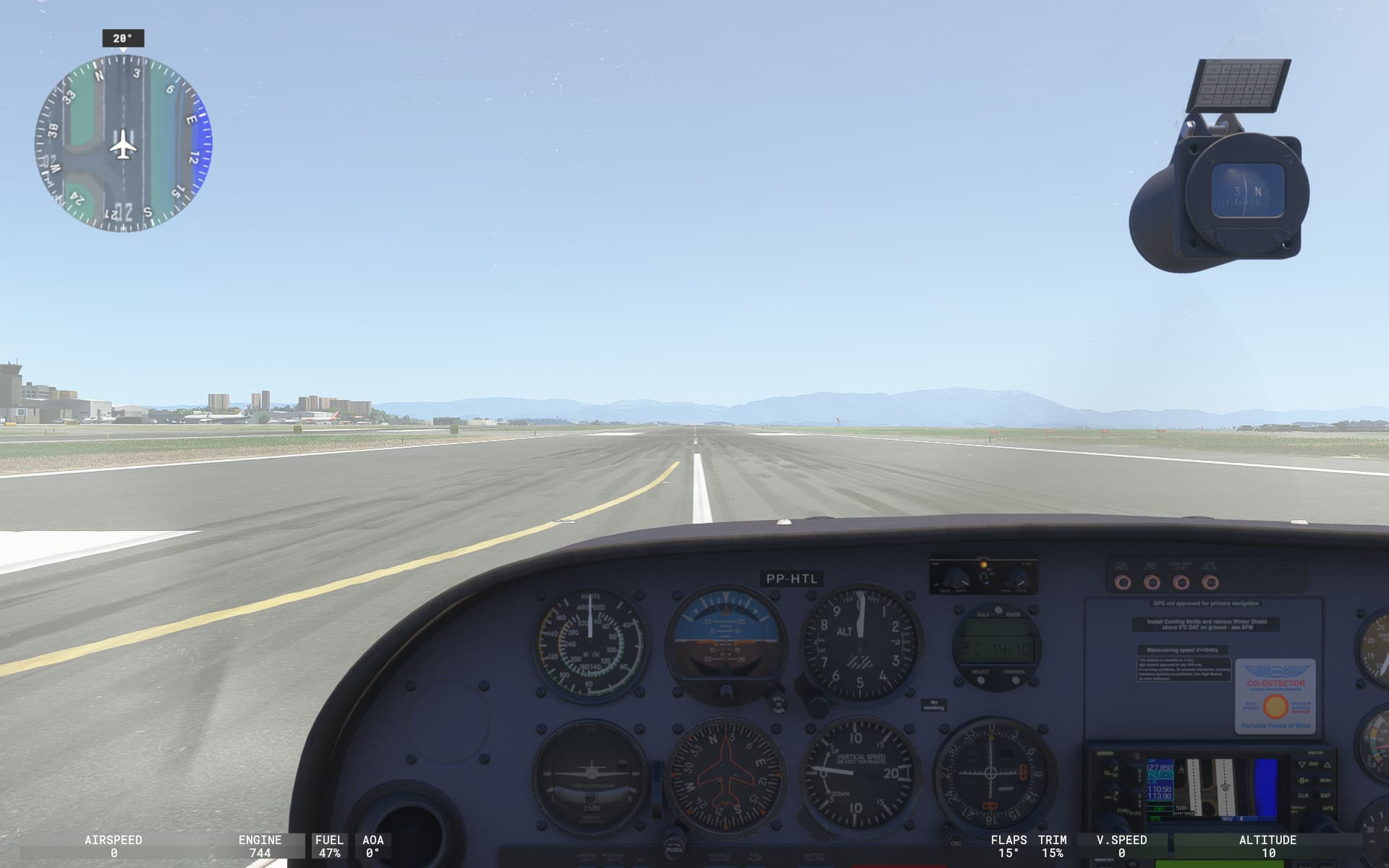This screenshot has height=868, width=1389.
Task: Toggle the AVIONICS MASTER switch
Action: pyautogui.click(x=720, y=865)
